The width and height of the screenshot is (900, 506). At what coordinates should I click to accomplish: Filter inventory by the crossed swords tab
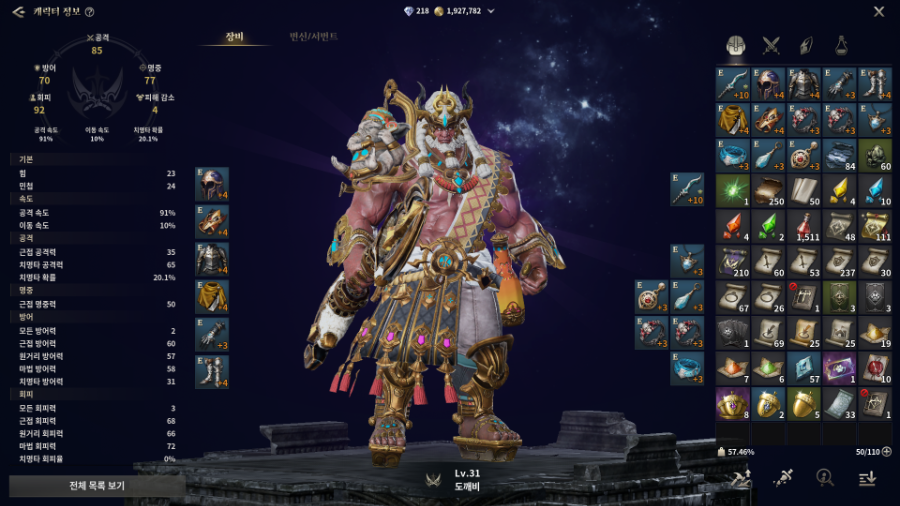pyautogui.click(x=771, y=45)
